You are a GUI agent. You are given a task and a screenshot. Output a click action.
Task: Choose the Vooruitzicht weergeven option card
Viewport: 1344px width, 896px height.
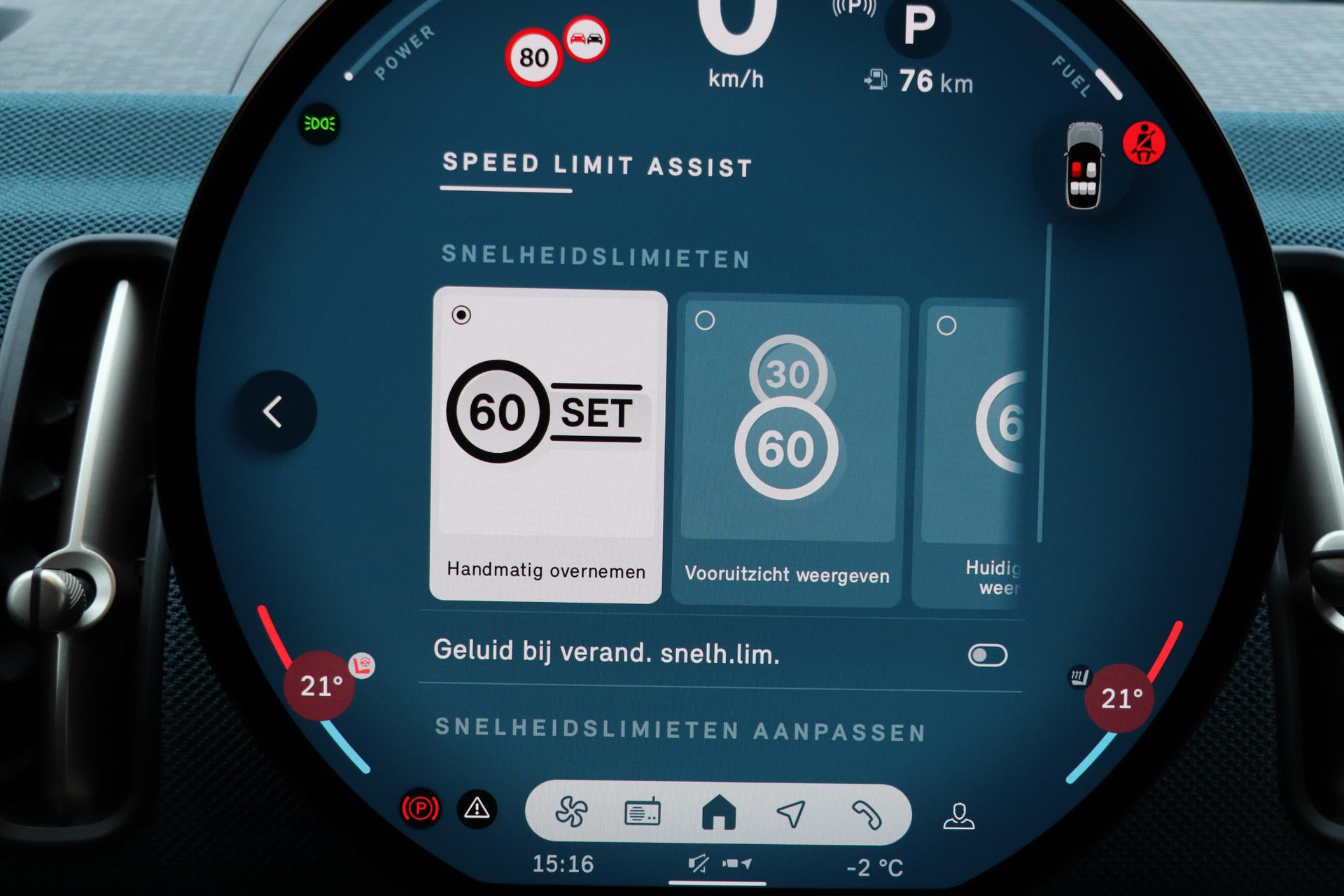click(787, 448)
